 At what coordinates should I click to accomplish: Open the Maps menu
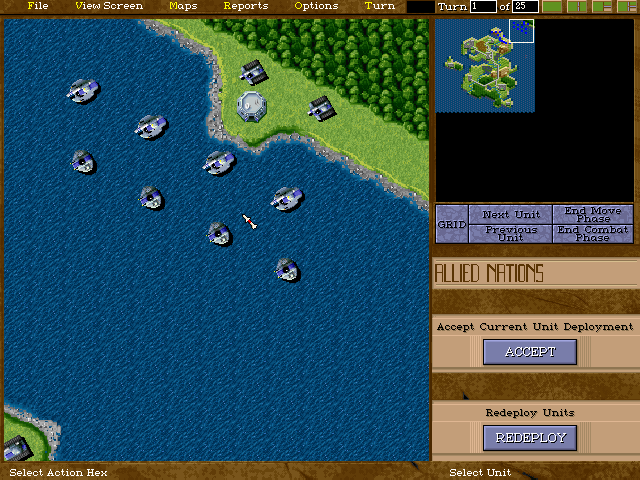[x=183, y=6]
